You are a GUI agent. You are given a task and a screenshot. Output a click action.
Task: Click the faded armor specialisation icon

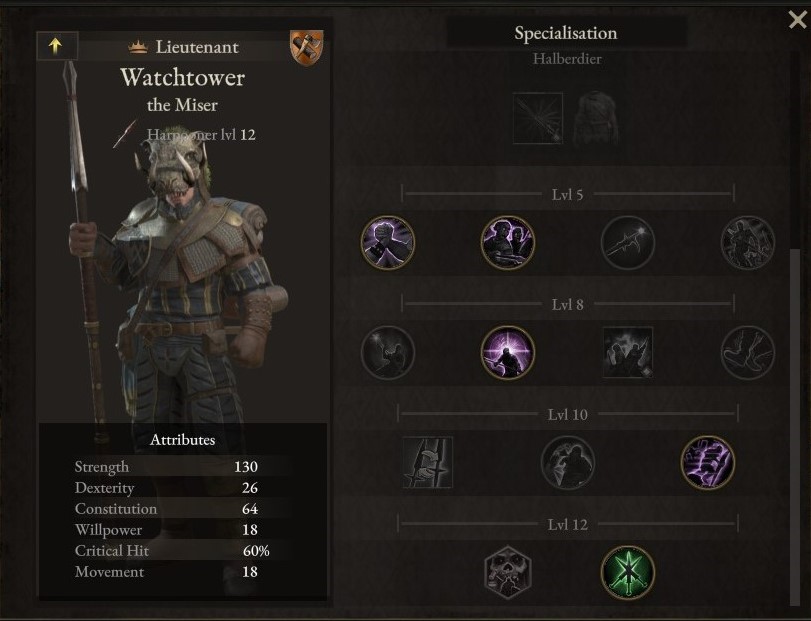pyautogui.click(x=597, y=118)
